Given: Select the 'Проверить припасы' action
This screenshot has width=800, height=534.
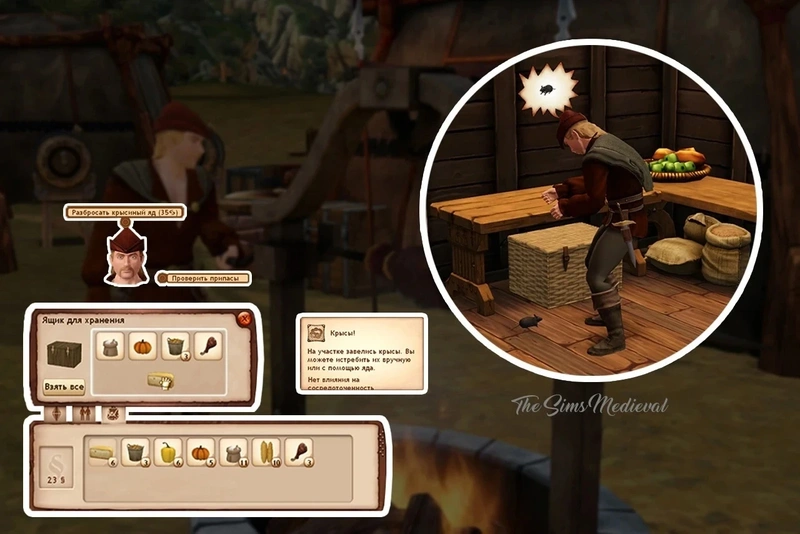Looking at the screenshot, I should click(205, 278).
